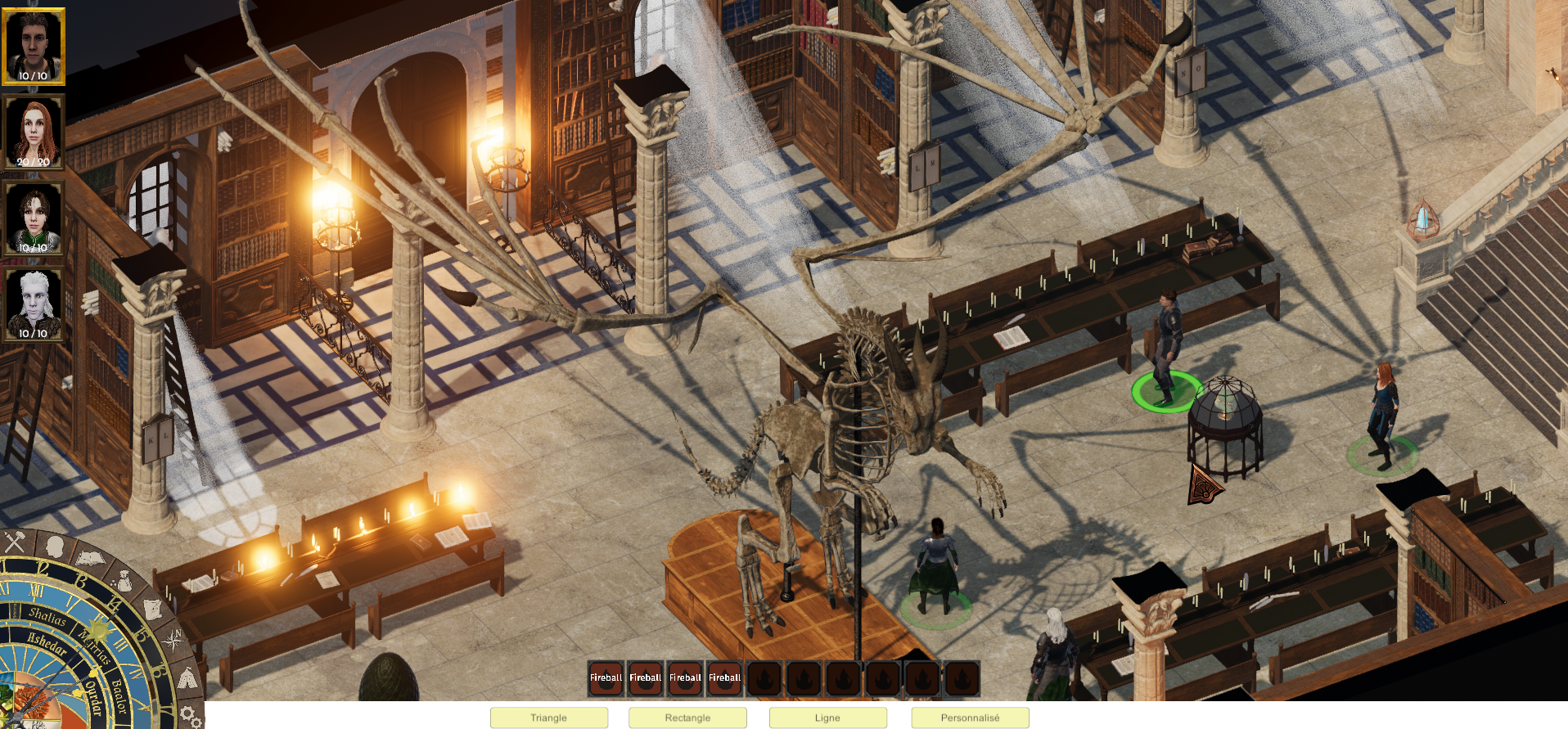
Task: Select the dark-haired male party portrait
Action: (34, 47)
